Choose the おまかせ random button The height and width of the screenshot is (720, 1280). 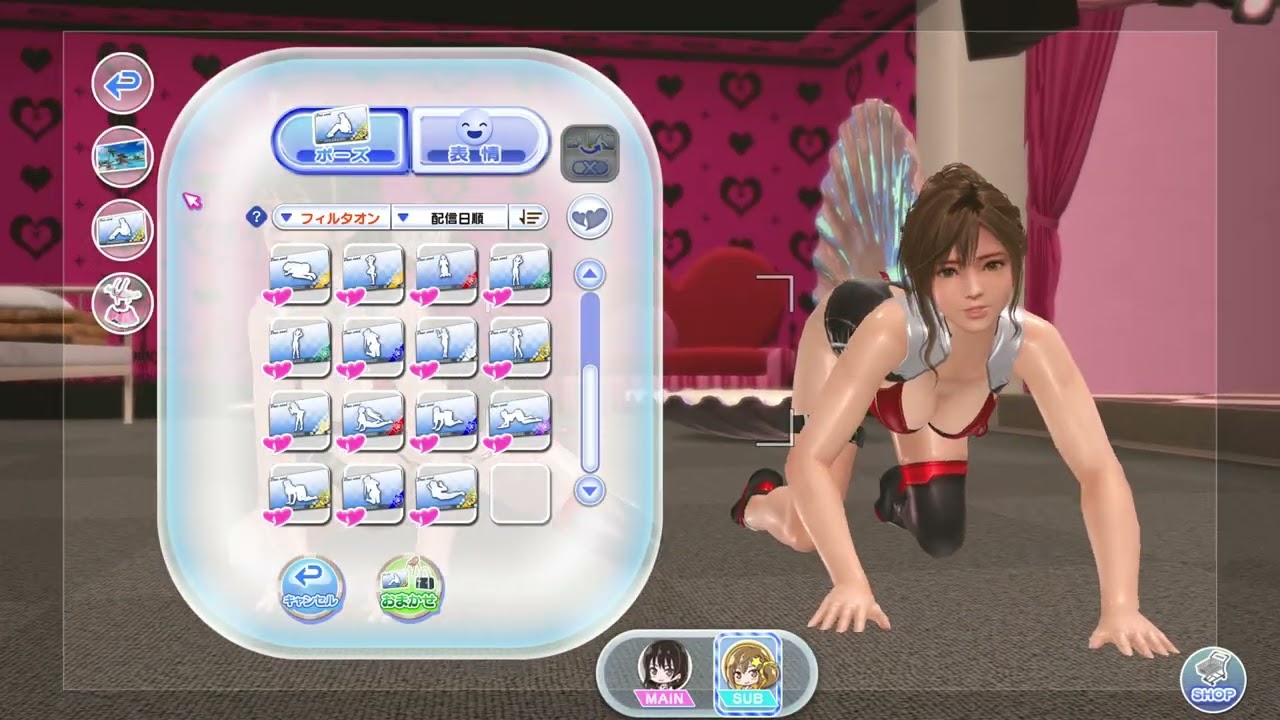tap(409, 587)
